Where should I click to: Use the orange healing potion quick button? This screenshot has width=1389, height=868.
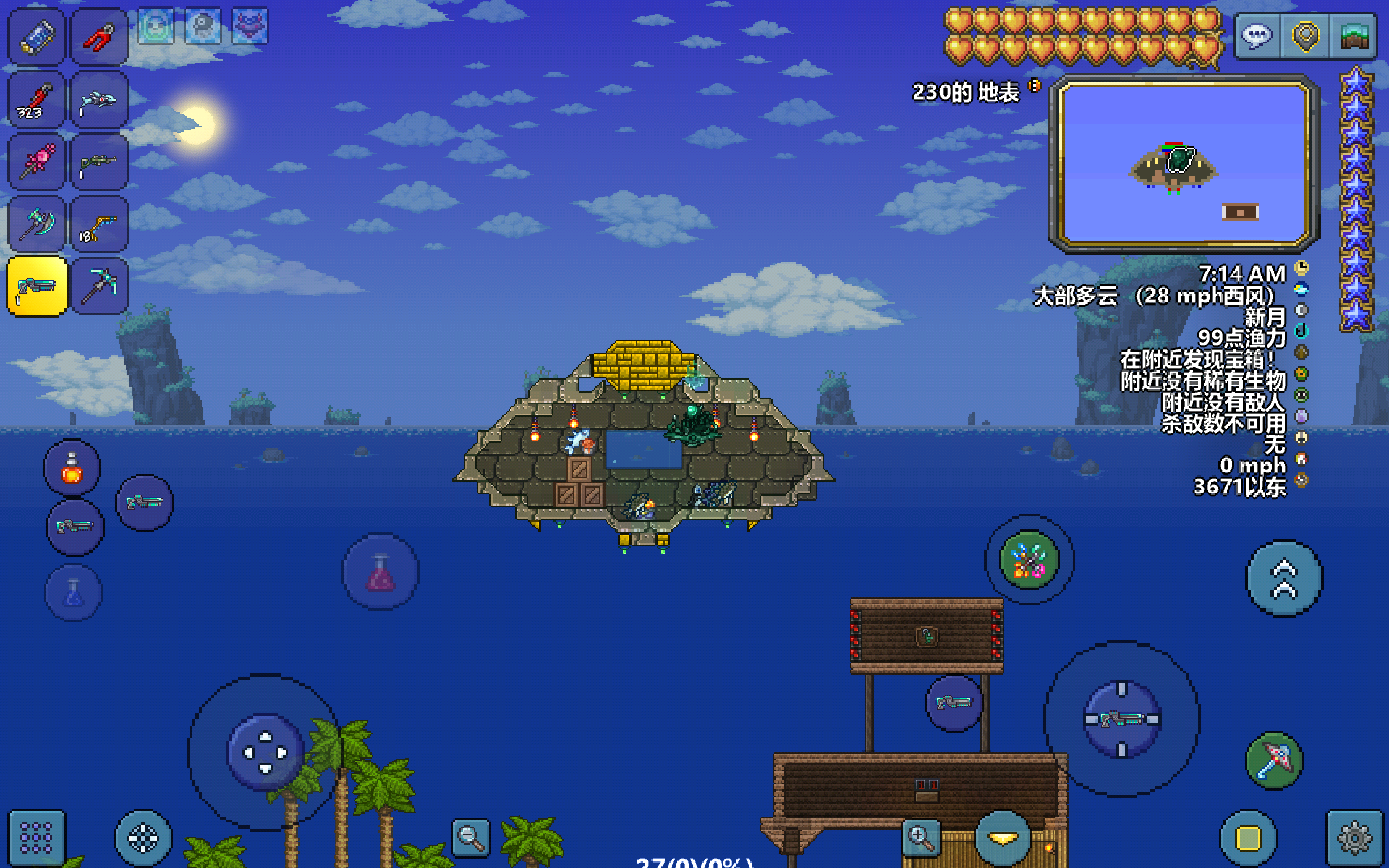point(72,469)
